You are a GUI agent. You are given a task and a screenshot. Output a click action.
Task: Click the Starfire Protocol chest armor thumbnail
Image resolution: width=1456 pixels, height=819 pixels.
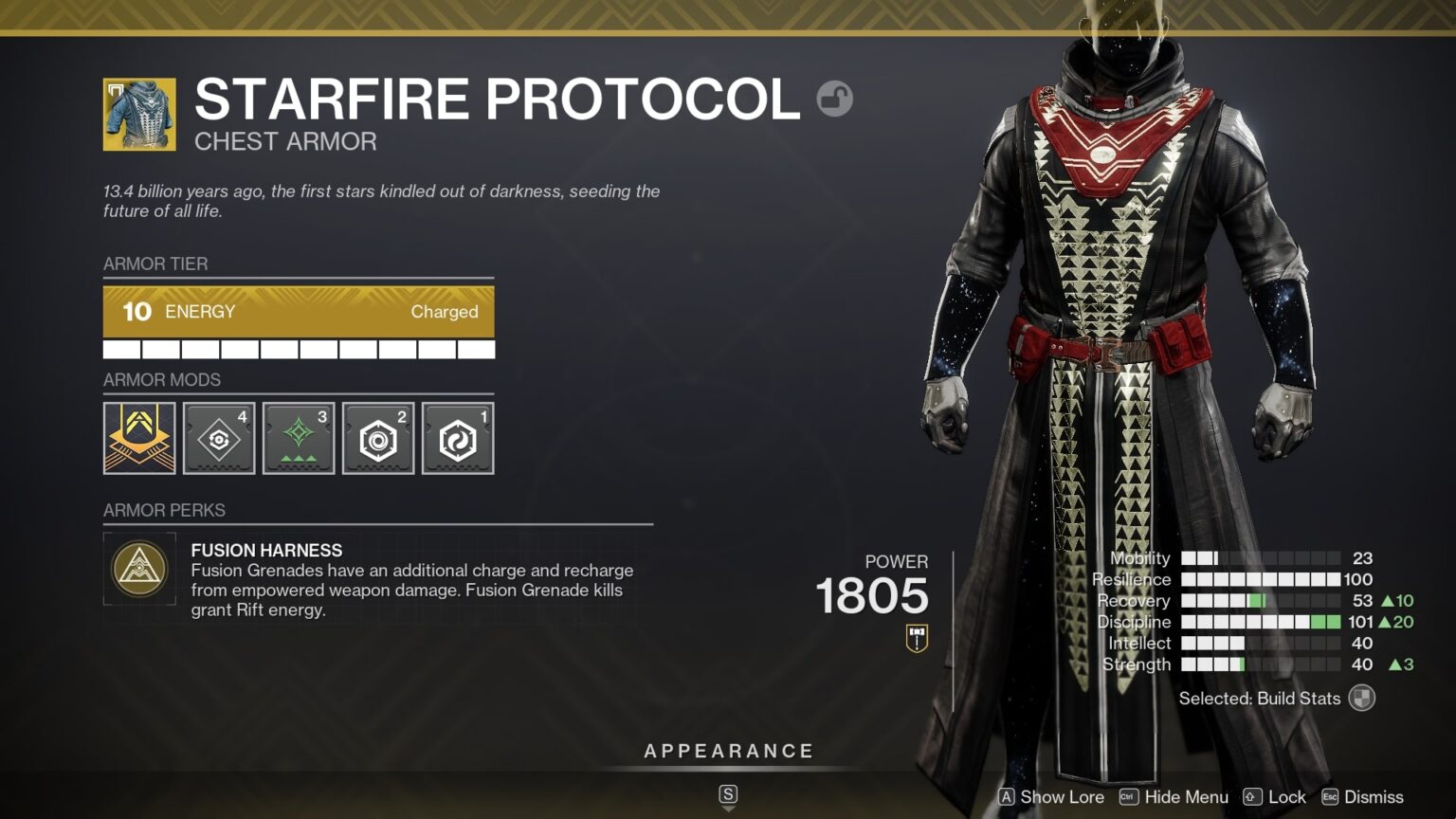[x=139, y=117]
